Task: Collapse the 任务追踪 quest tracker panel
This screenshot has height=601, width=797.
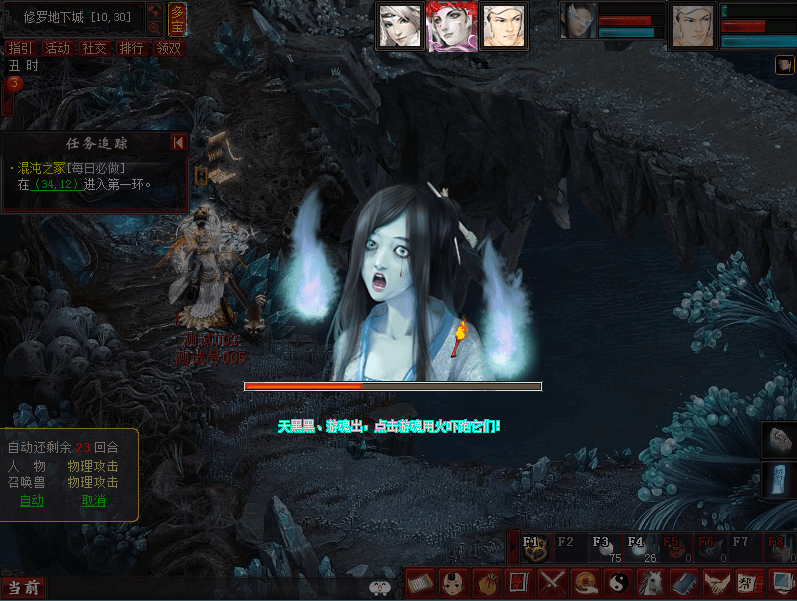Action: coord(178,143)
